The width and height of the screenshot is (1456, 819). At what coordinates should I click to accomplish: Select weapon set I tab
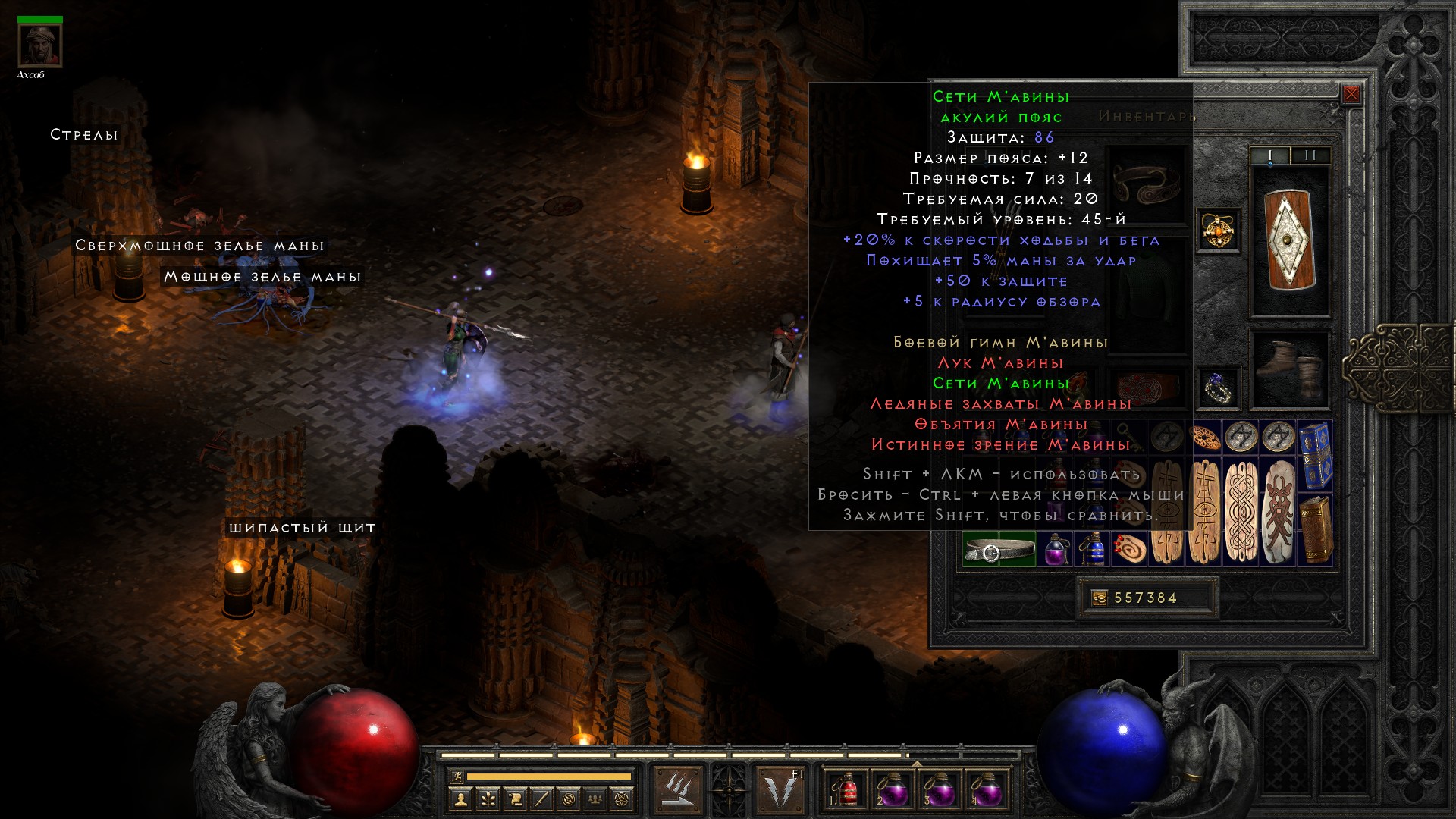[x=1270, y=155]
